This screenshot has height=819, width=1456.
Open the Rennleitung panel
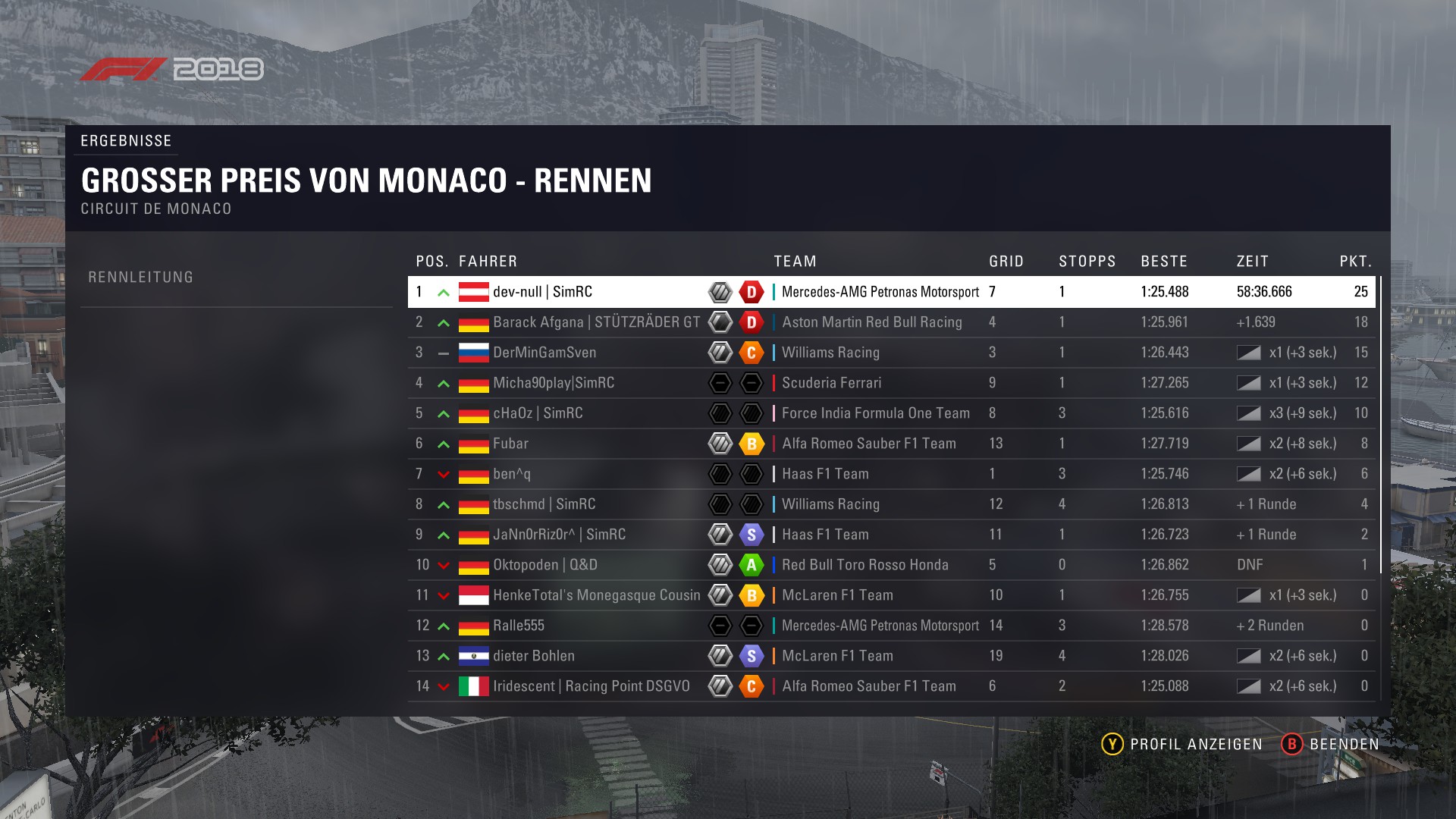[x=141, y=278]
